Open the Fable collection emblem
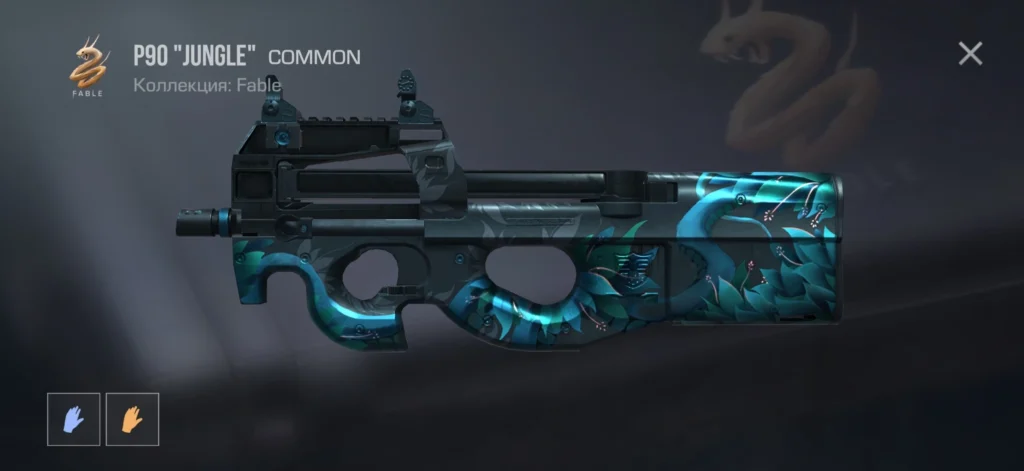 click(x=90, y=64)
